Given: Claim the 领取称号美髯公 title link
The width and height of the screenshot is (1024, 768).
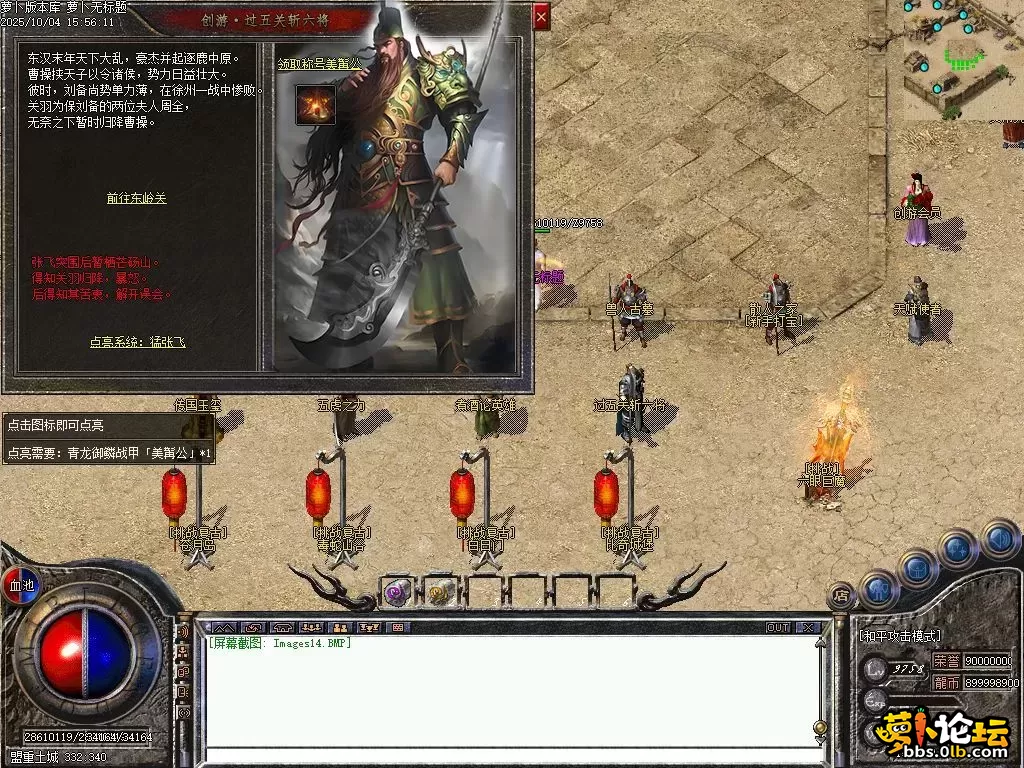Looking at the screenshot, I should click(x=319, y=63).
